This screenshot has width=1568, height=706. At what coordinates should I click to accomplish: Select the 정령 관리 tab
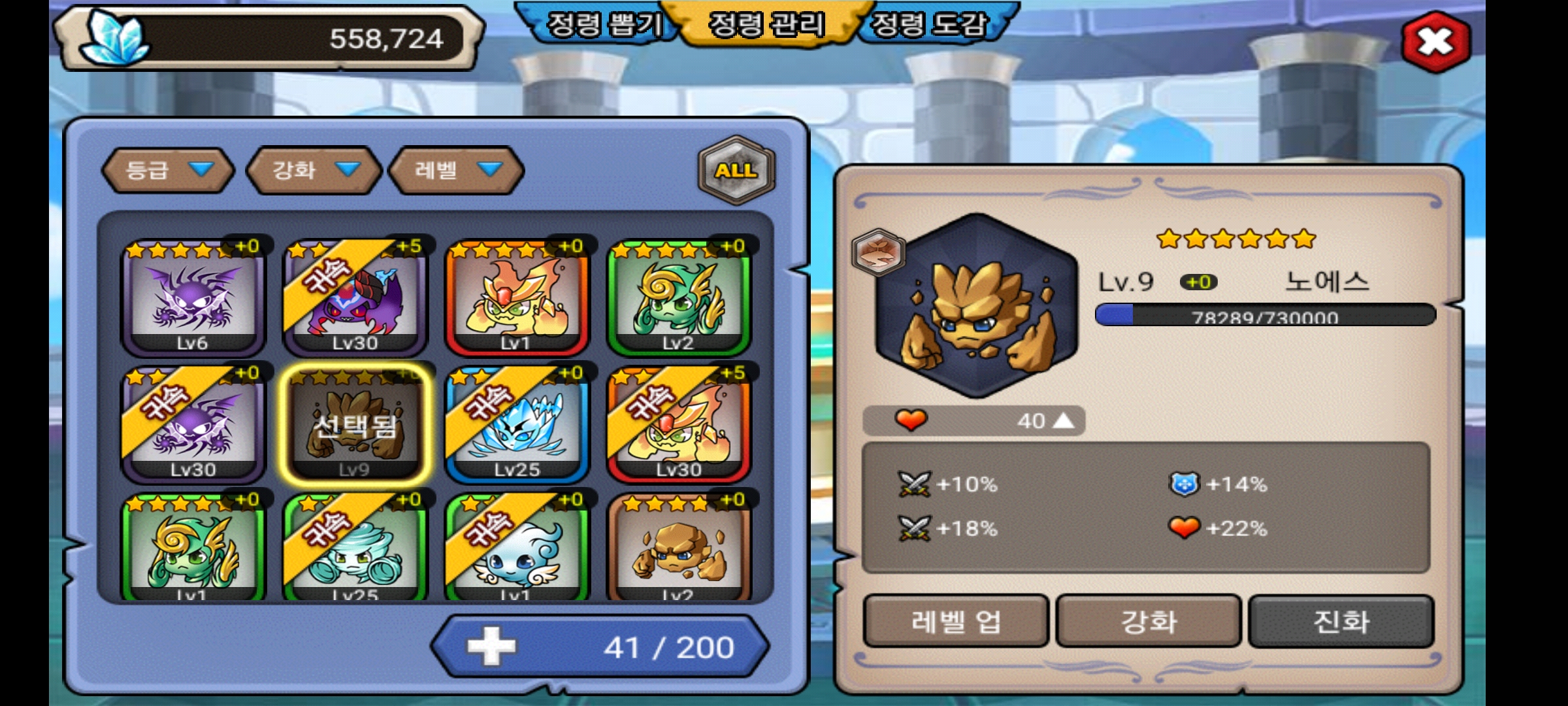click(766, 25)
